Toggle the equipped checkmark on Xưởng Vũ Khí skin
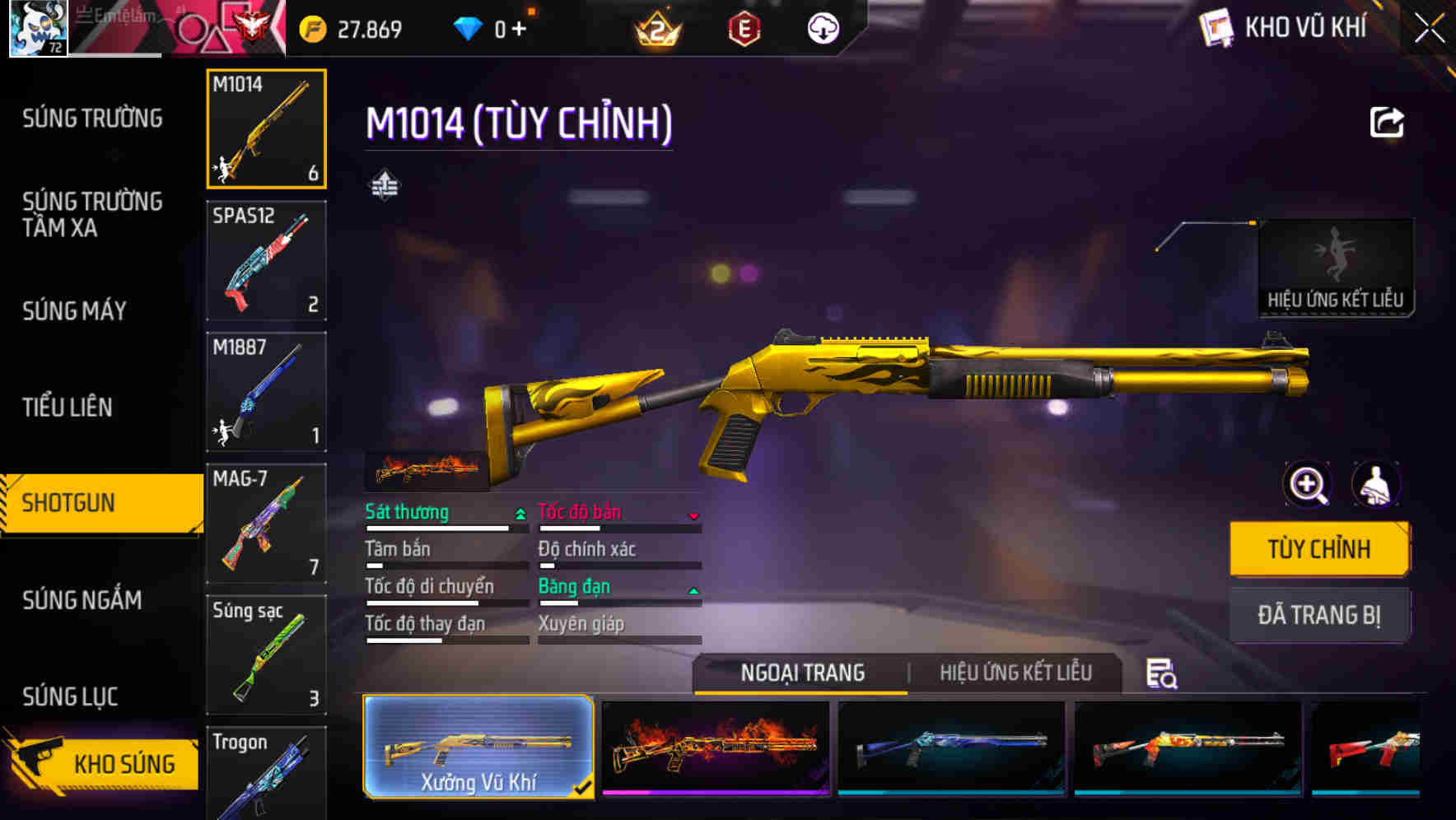The width and height of the screenshot is (1456, 820). point(584,787)
